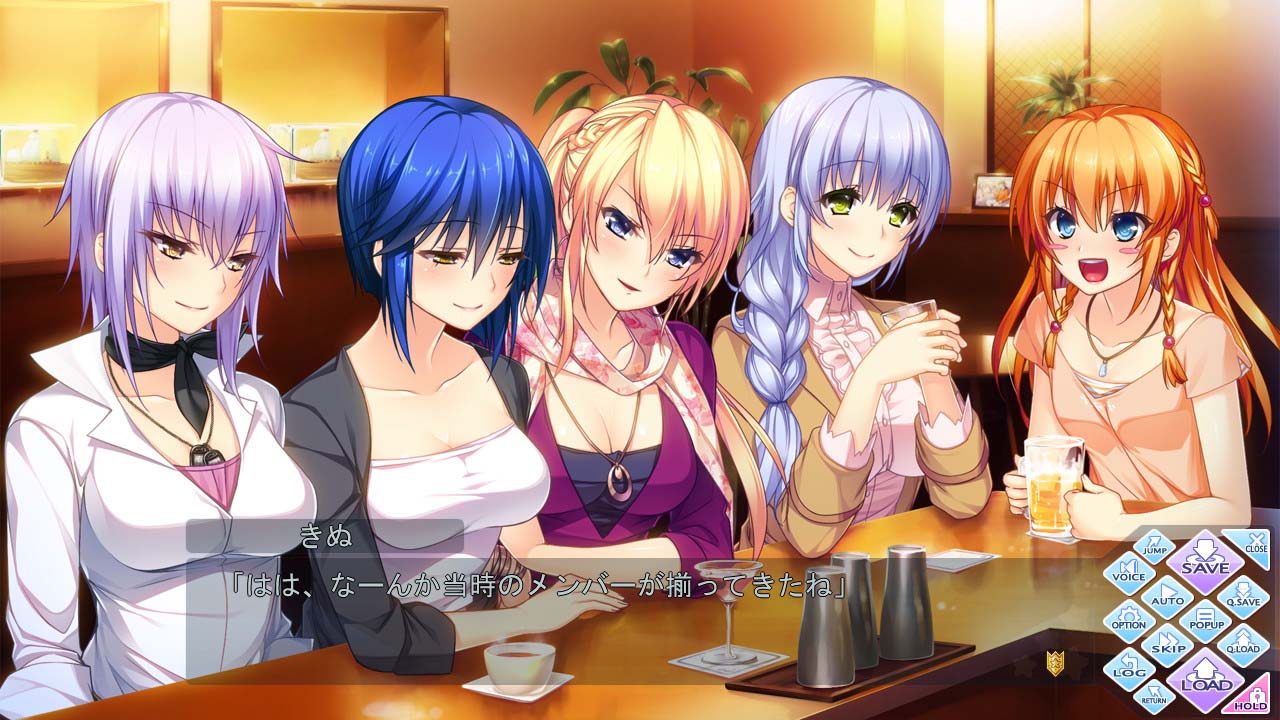Switch to POPUP message window mode
Image resolution: width=1280 pixels, height=720 pixels.
(1204, 618)
